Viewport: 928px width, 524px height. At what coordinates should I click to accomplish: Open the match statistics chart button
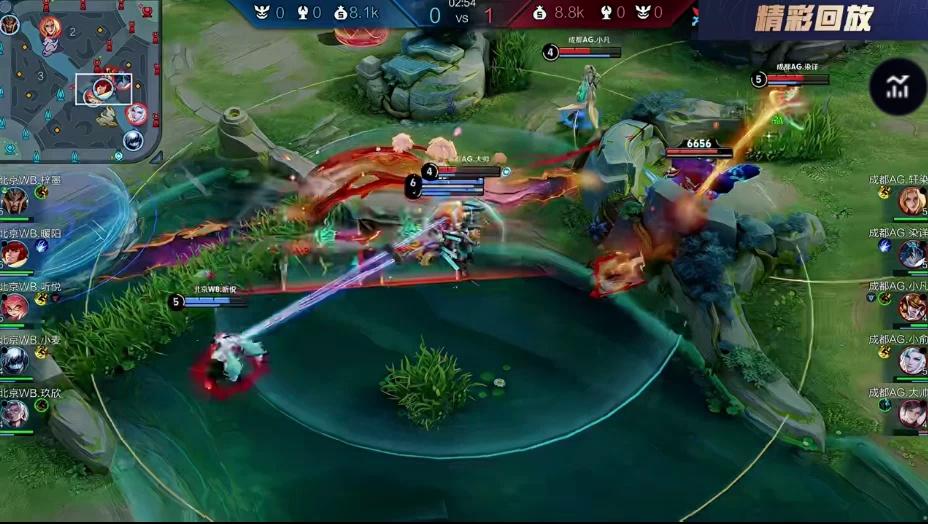pyautogui.click(x=897, y=88)
